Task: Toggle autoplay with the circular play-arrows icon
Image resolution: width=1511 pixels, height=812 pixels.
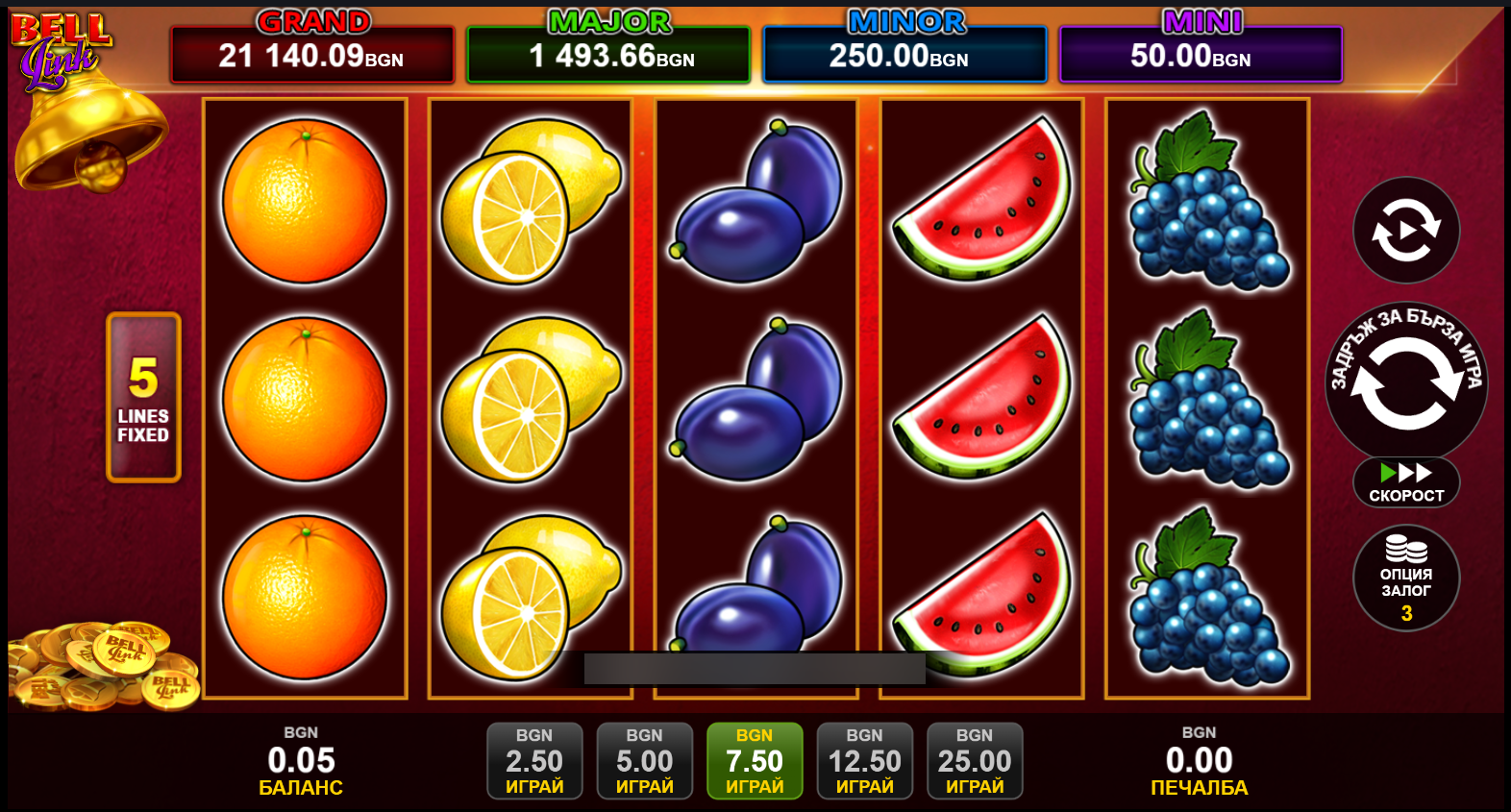Action: point(1406,231)
